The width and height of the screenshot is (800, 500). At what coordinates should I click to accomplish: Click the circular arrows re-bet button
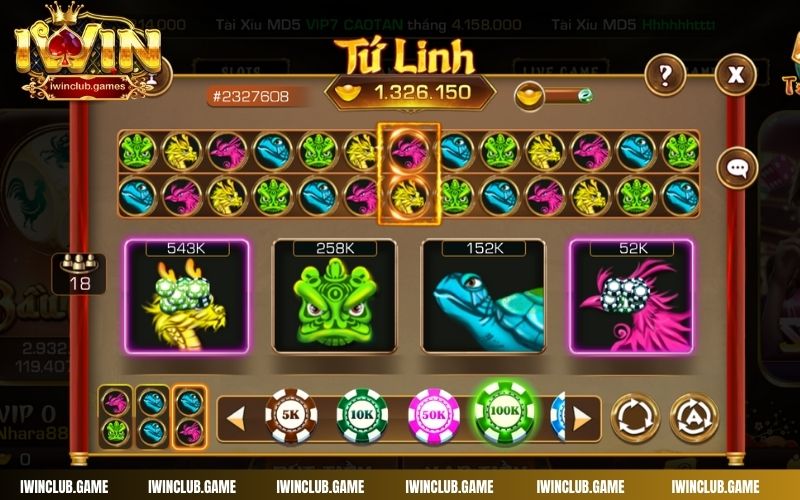(635, 416)
